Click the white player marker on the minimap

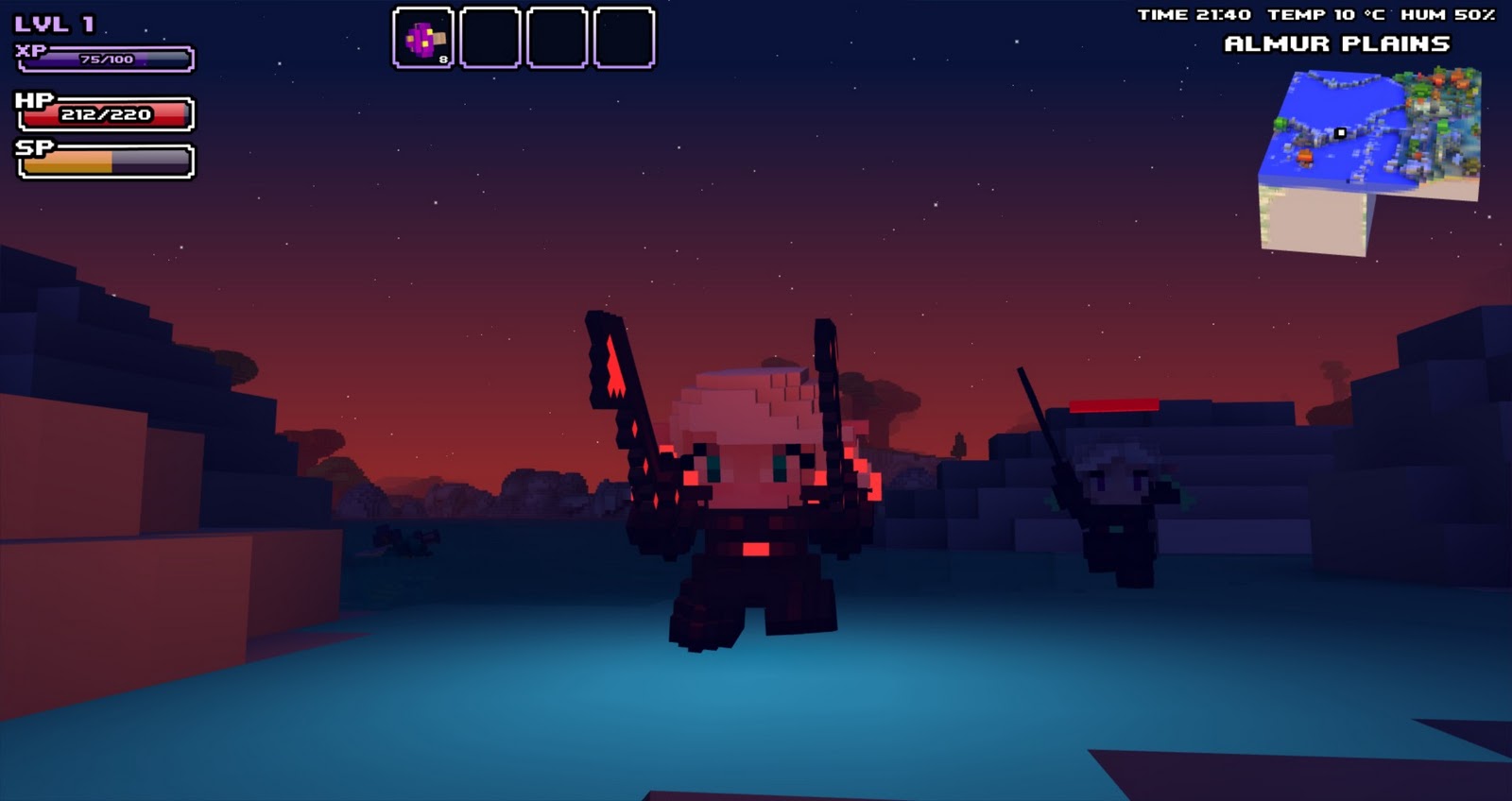pos(1339,131)
